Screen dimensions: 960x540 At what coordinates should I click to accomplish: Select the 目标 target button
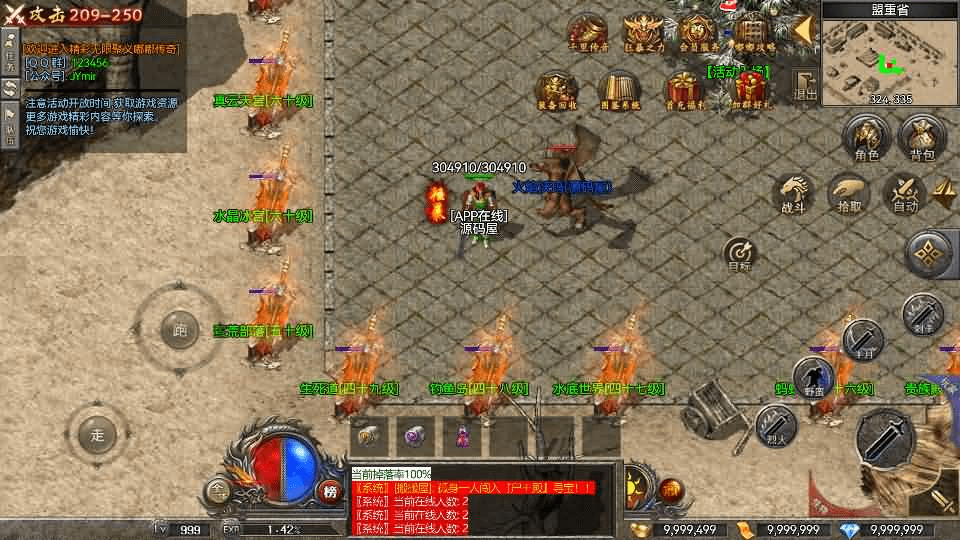[x=739, y=254]
